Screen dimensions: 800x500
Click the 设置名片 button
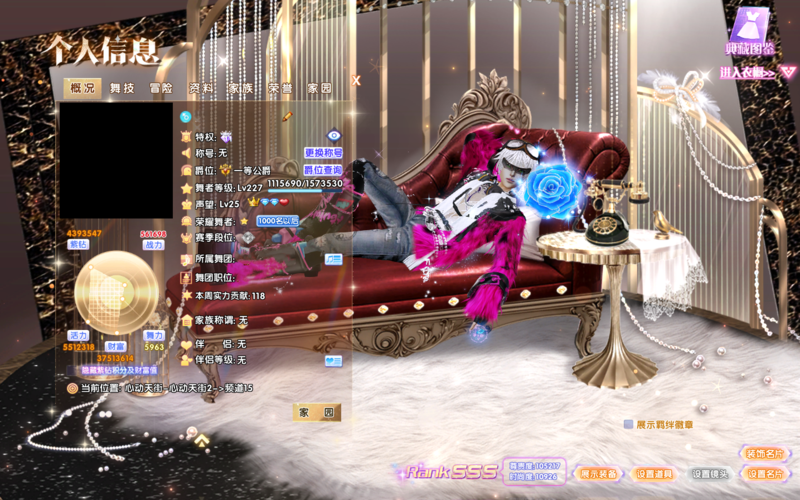pos(763,473)
